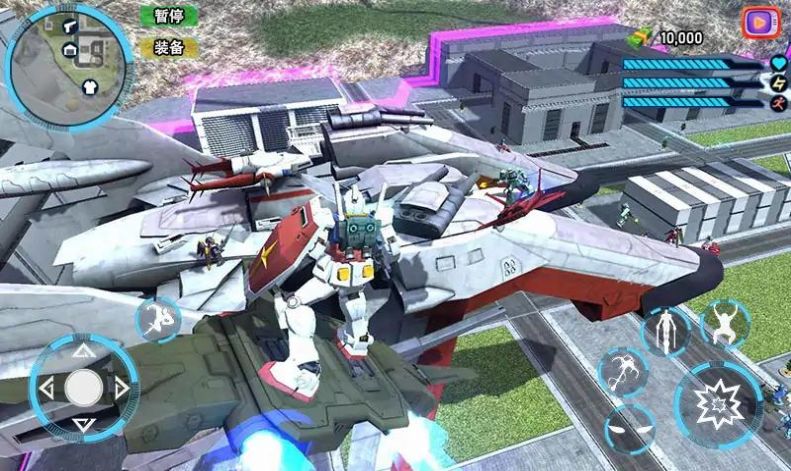Activate the starburst attack button
This screenshot has height=471, width=791.
pos(717,403)
